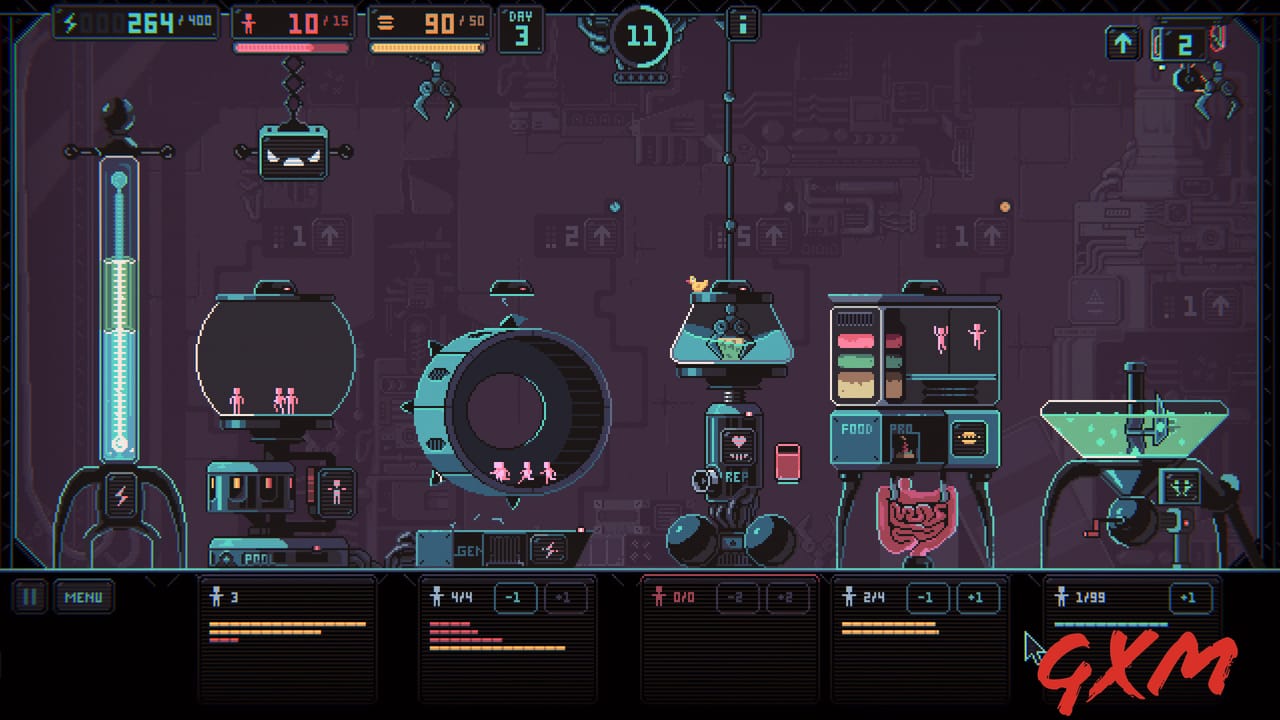Viewport: 1280px width, 720px height.
Task: Click the intestine icon below the food dispenser
Action: (x=914, y=515)
